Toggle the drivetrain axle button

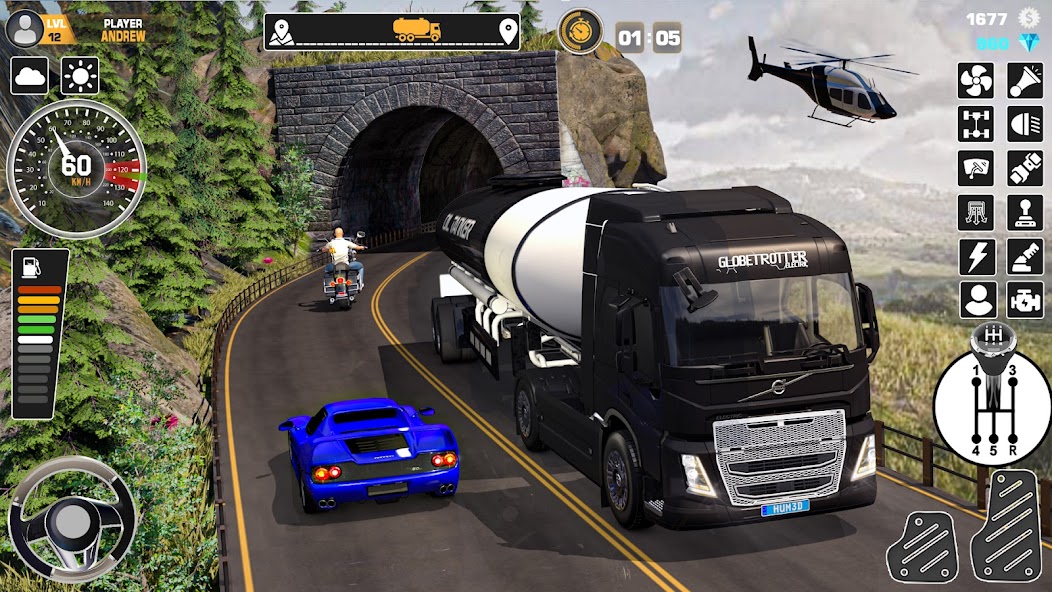[976, 125]
